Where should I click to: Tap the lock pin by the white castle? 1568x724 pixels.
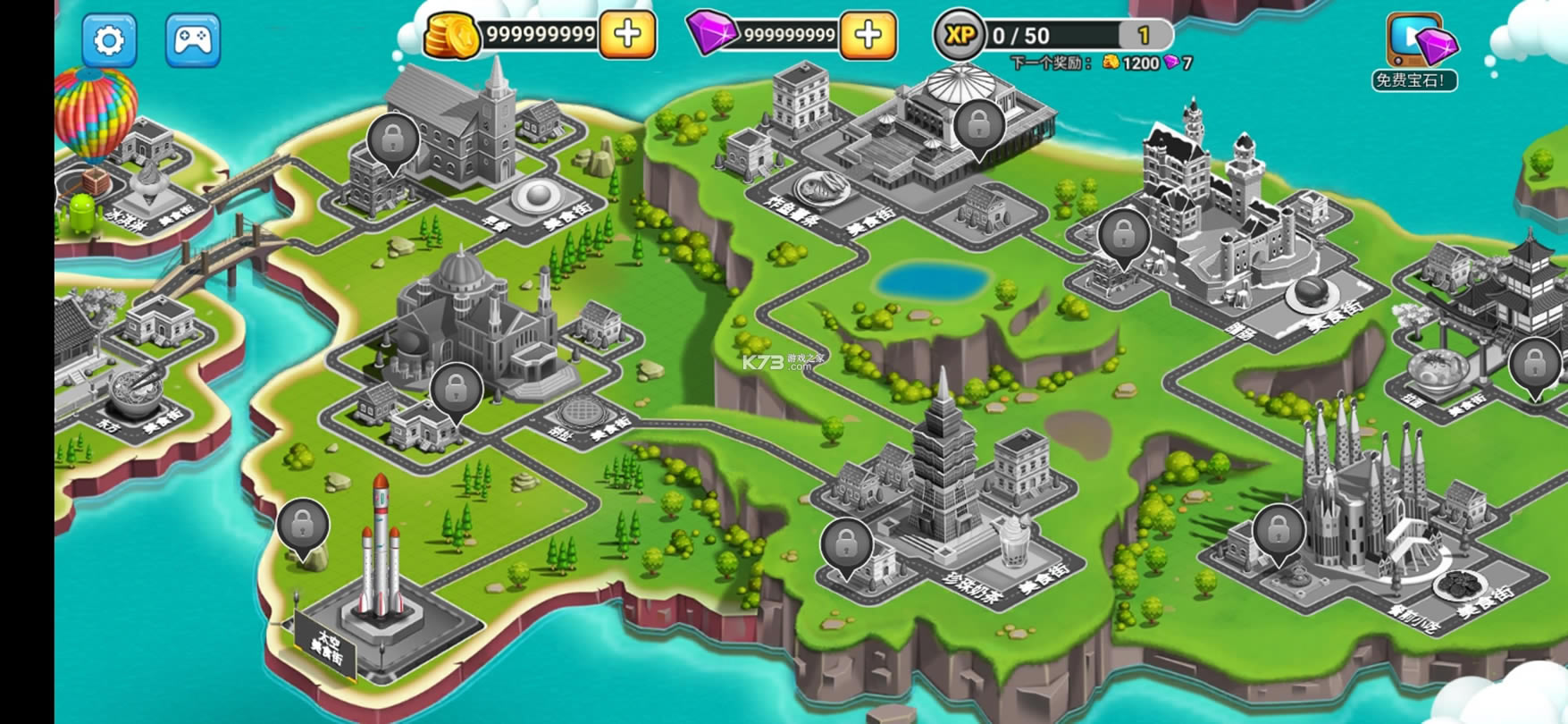[1124, 235]
